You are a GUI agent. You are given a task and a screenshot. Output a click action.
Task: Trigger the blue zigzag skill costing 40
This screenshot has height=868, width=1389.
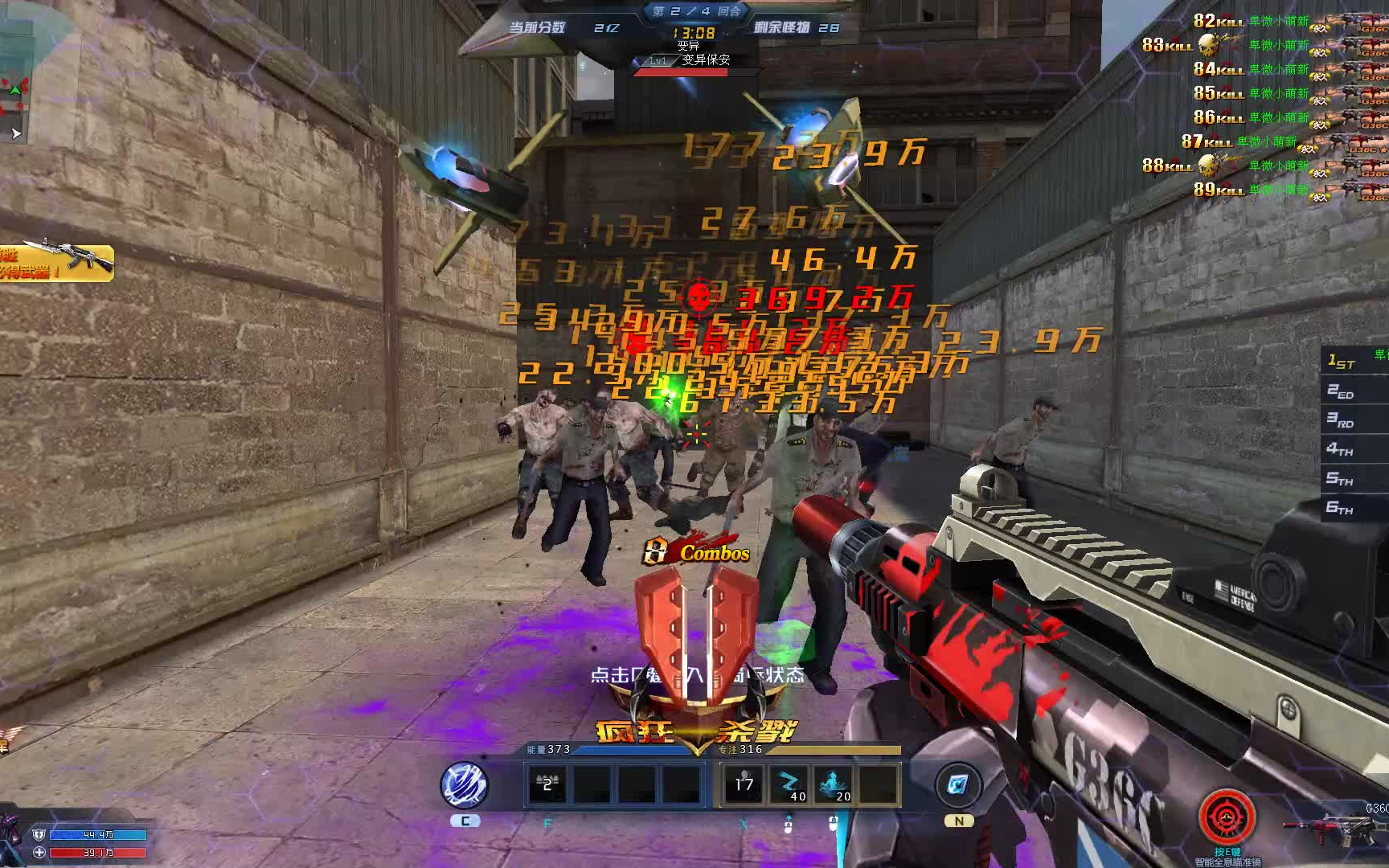tap(789, 784)
